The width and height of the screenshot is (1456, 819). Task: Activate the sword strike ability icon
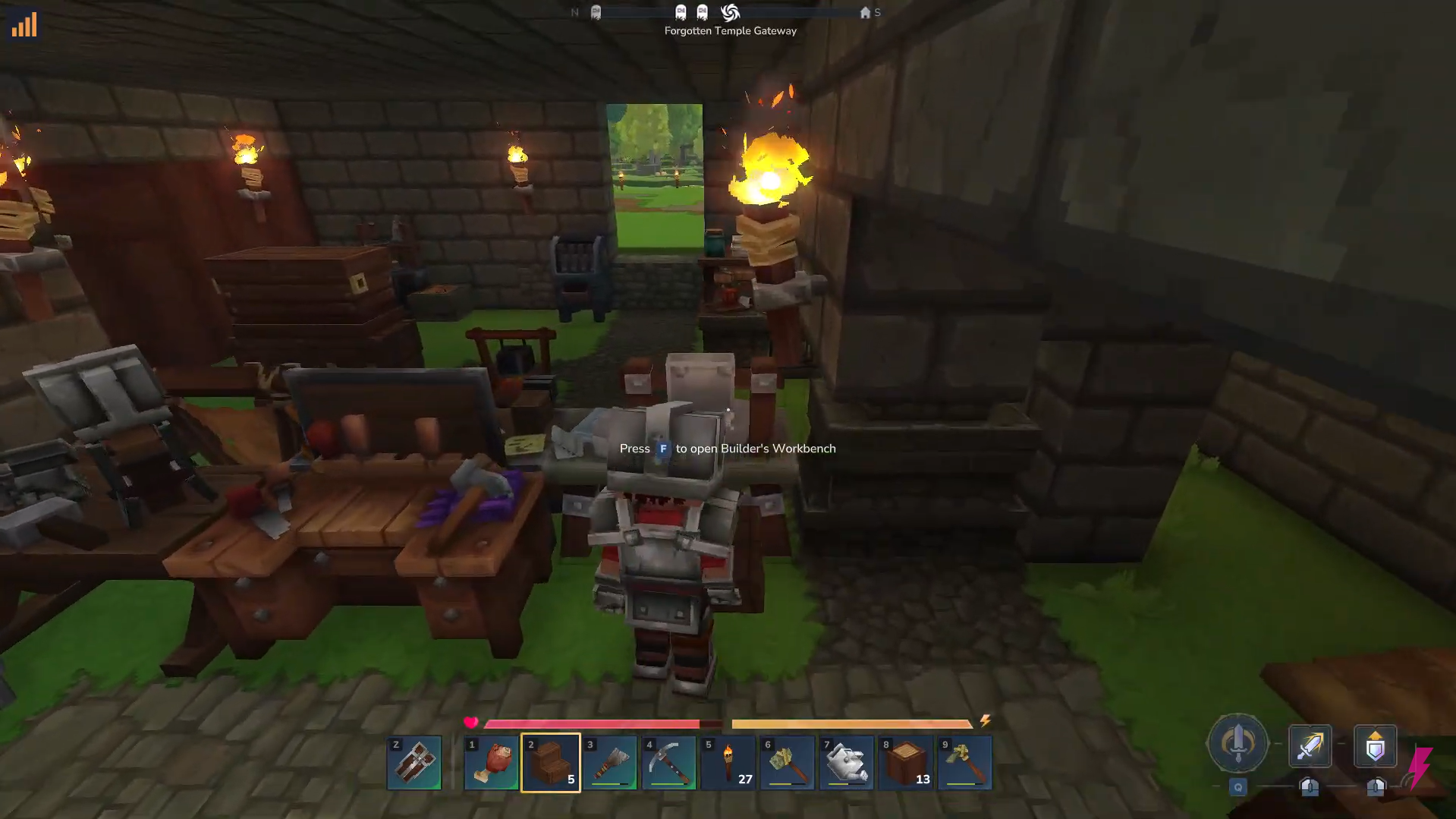(x=1310, y=746)
